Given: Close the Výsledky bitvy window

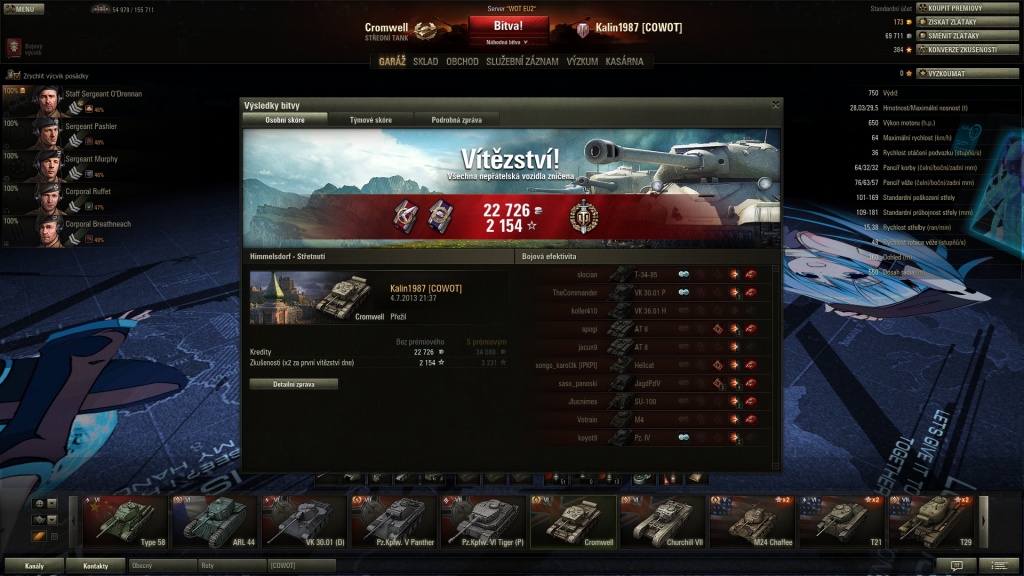Looking at the screenshot, I should pos(775,104).
